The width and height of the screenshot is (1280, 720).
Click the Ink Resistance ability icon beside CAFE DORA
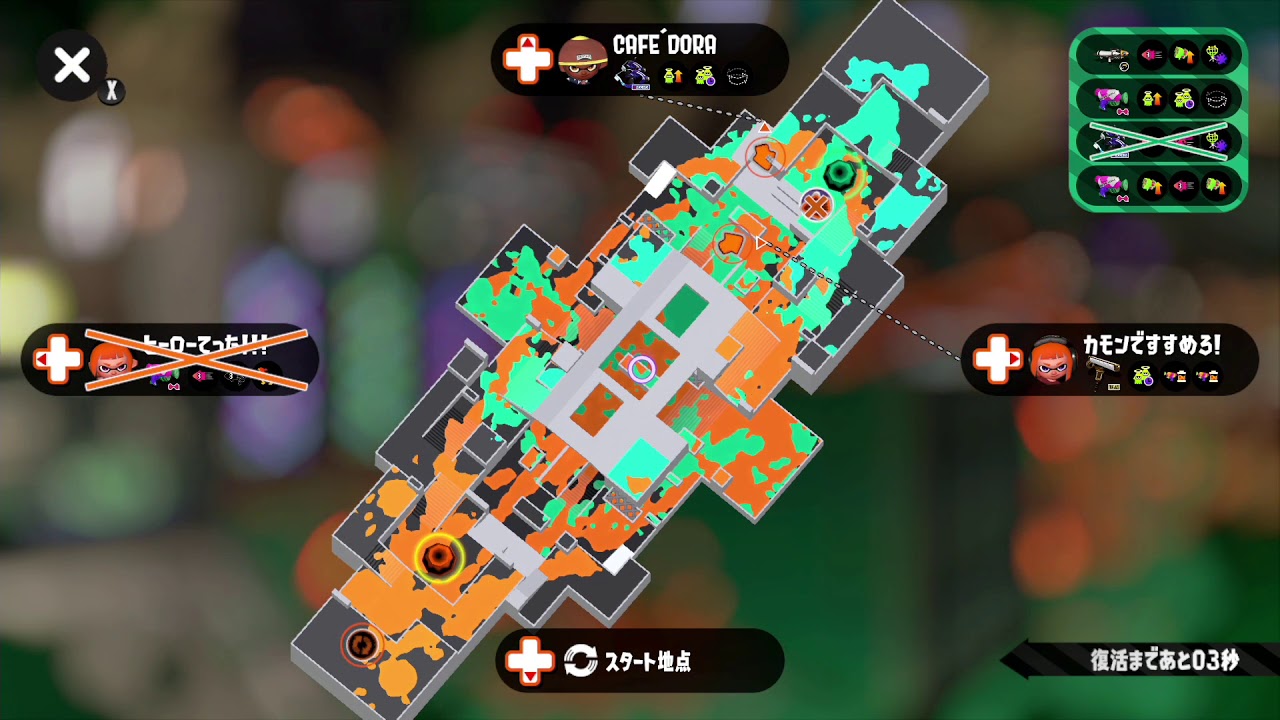[737, 75]
